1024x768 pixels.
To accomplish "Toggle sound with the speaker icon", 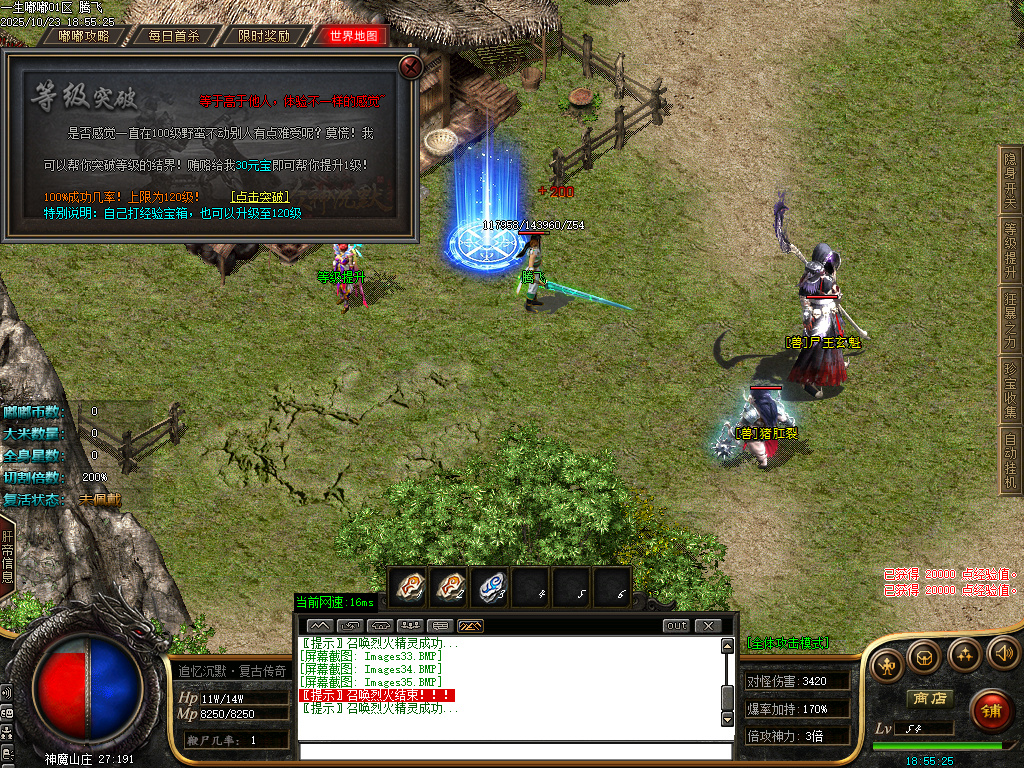I will 1003,655.
